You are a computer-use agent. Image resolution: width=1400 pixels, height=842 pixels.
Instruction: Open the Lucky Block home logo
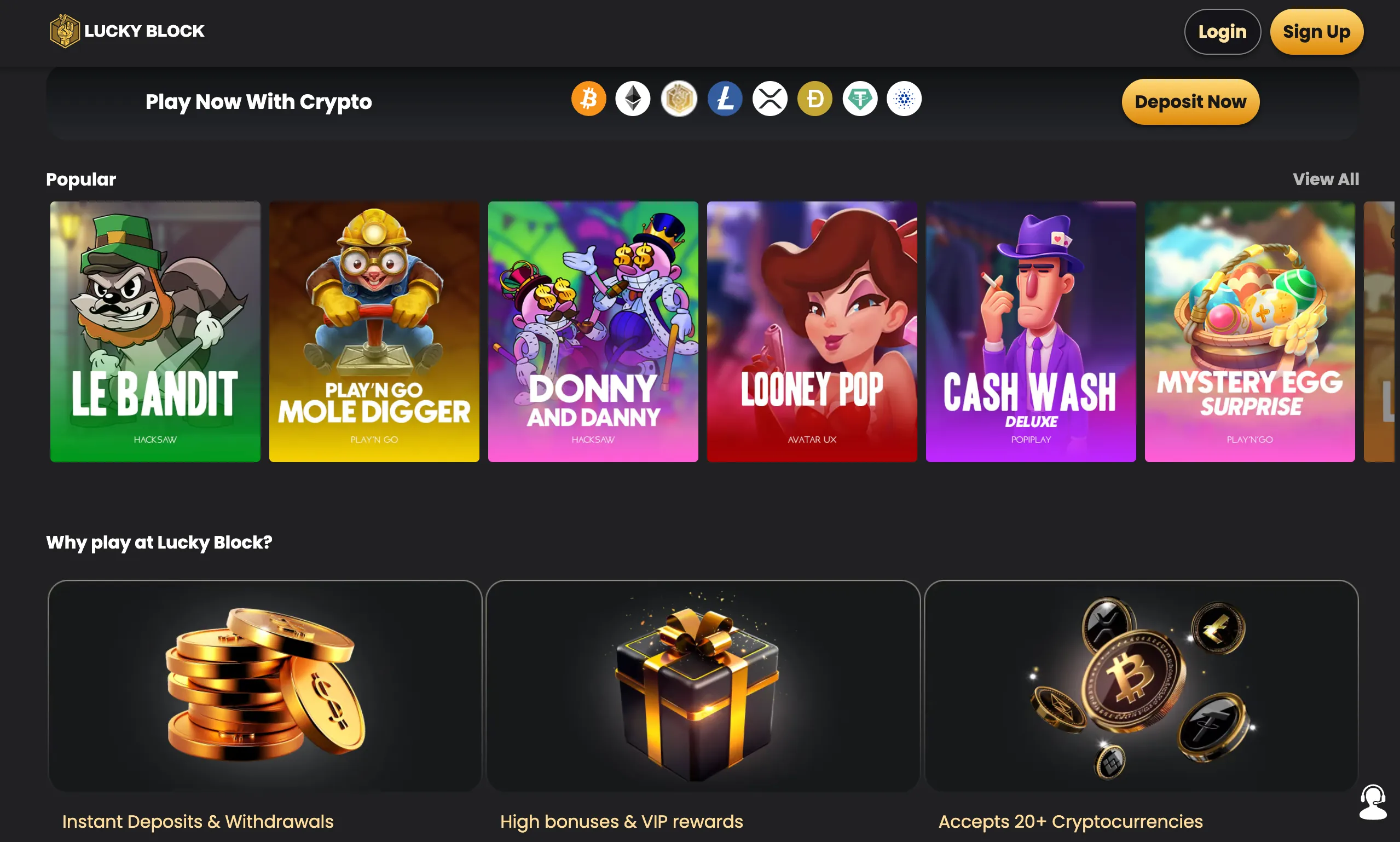(x=127, y=31)
